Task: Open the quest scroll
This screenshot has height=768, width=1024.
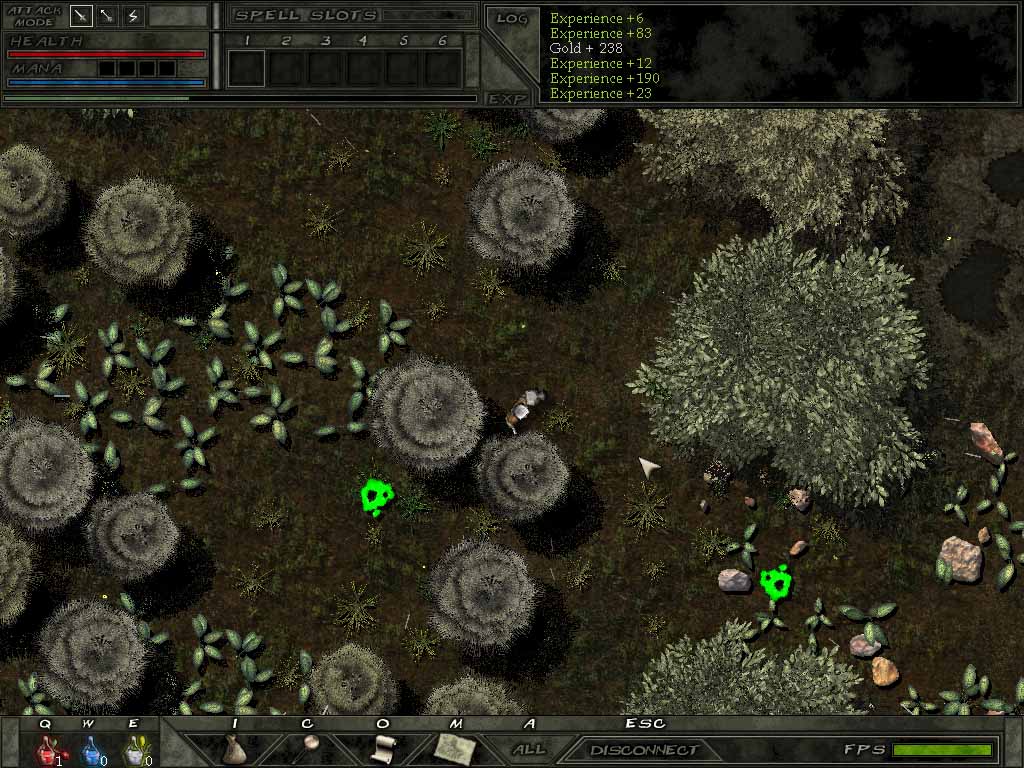Action: pos(382,748)
